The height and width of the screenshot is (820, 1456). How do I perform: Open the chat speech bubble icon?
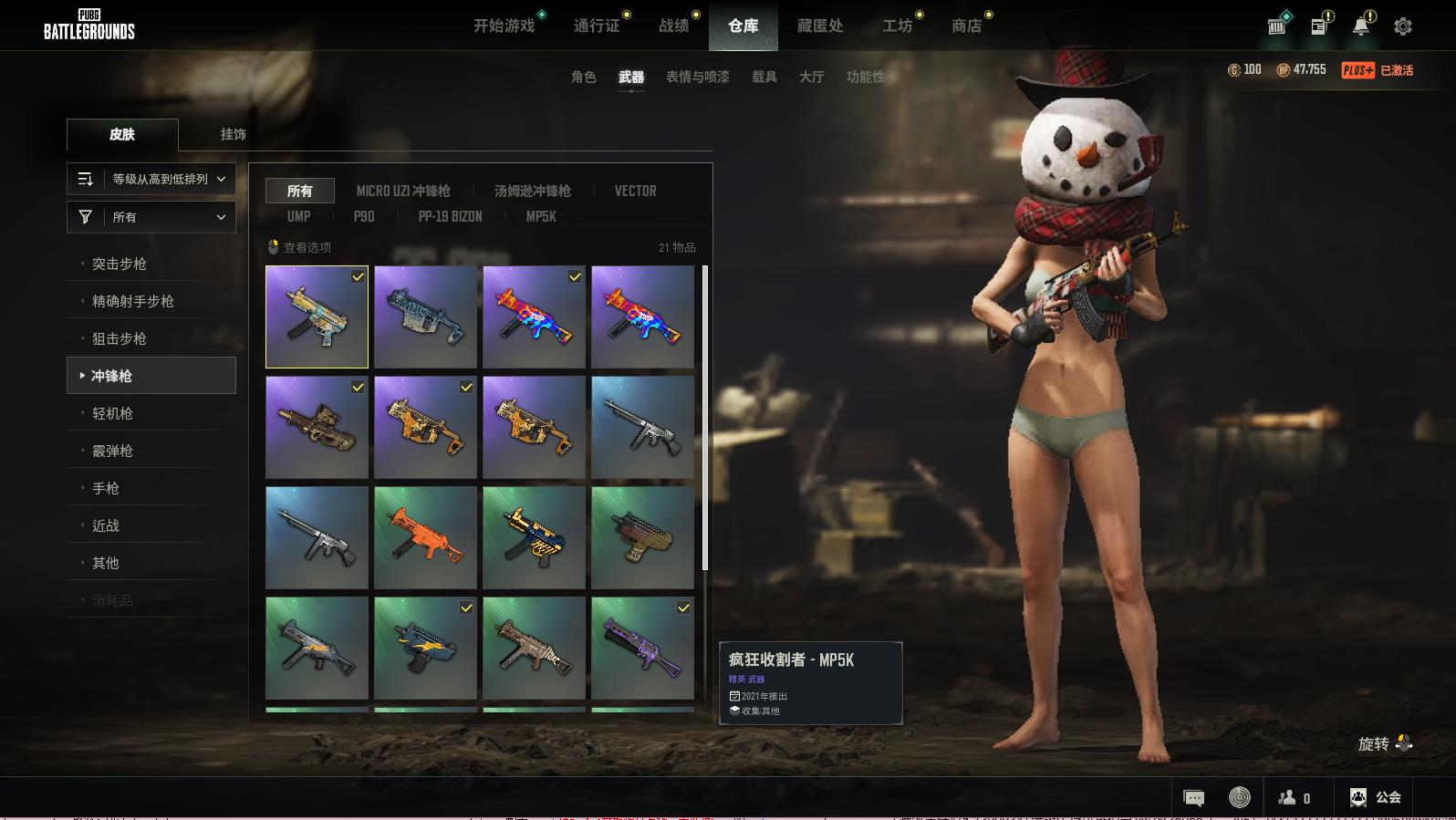click(1193, 798)
